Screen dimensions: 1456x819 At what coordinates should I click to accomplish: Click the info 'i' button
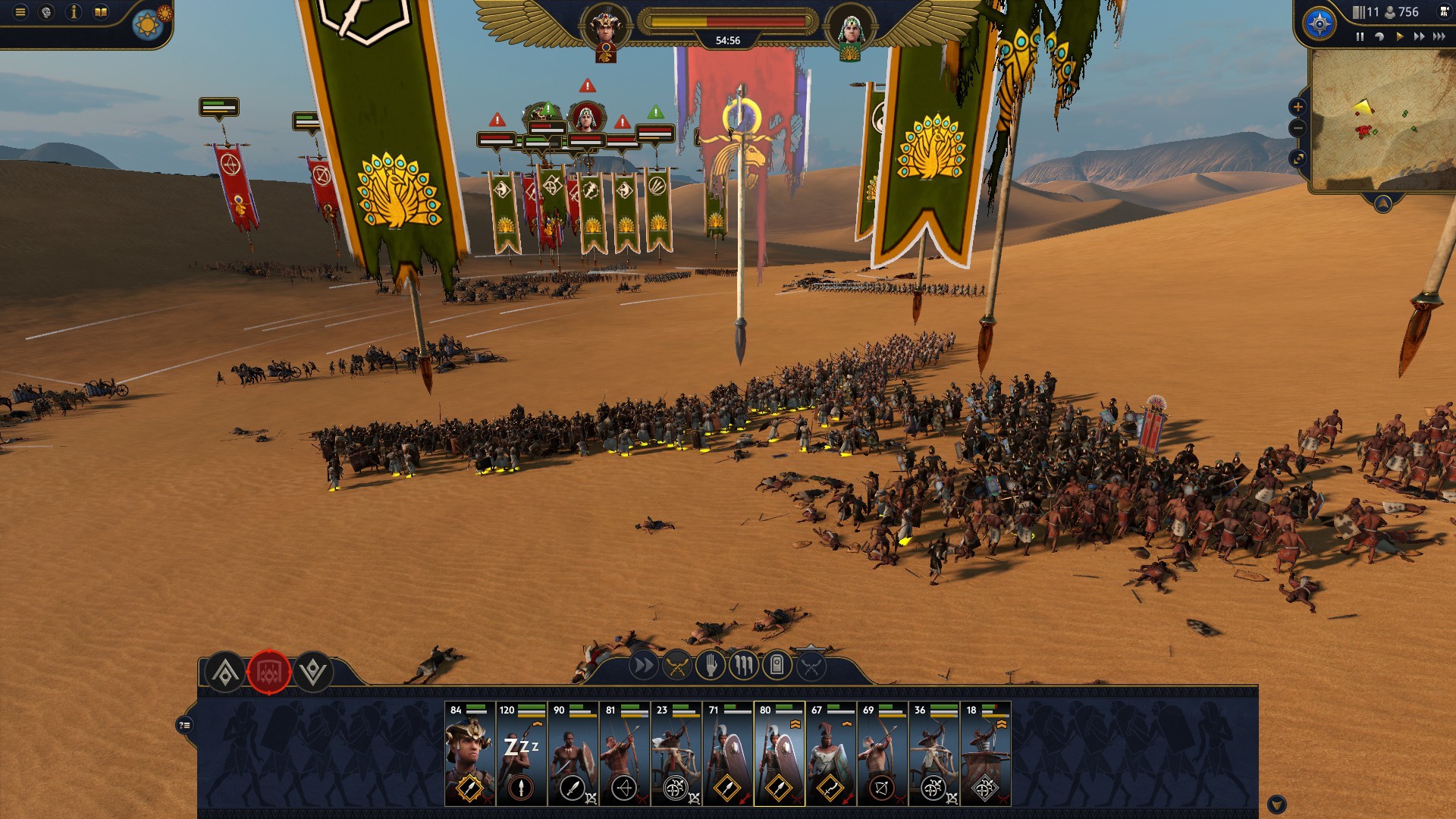tap(74, 12)
